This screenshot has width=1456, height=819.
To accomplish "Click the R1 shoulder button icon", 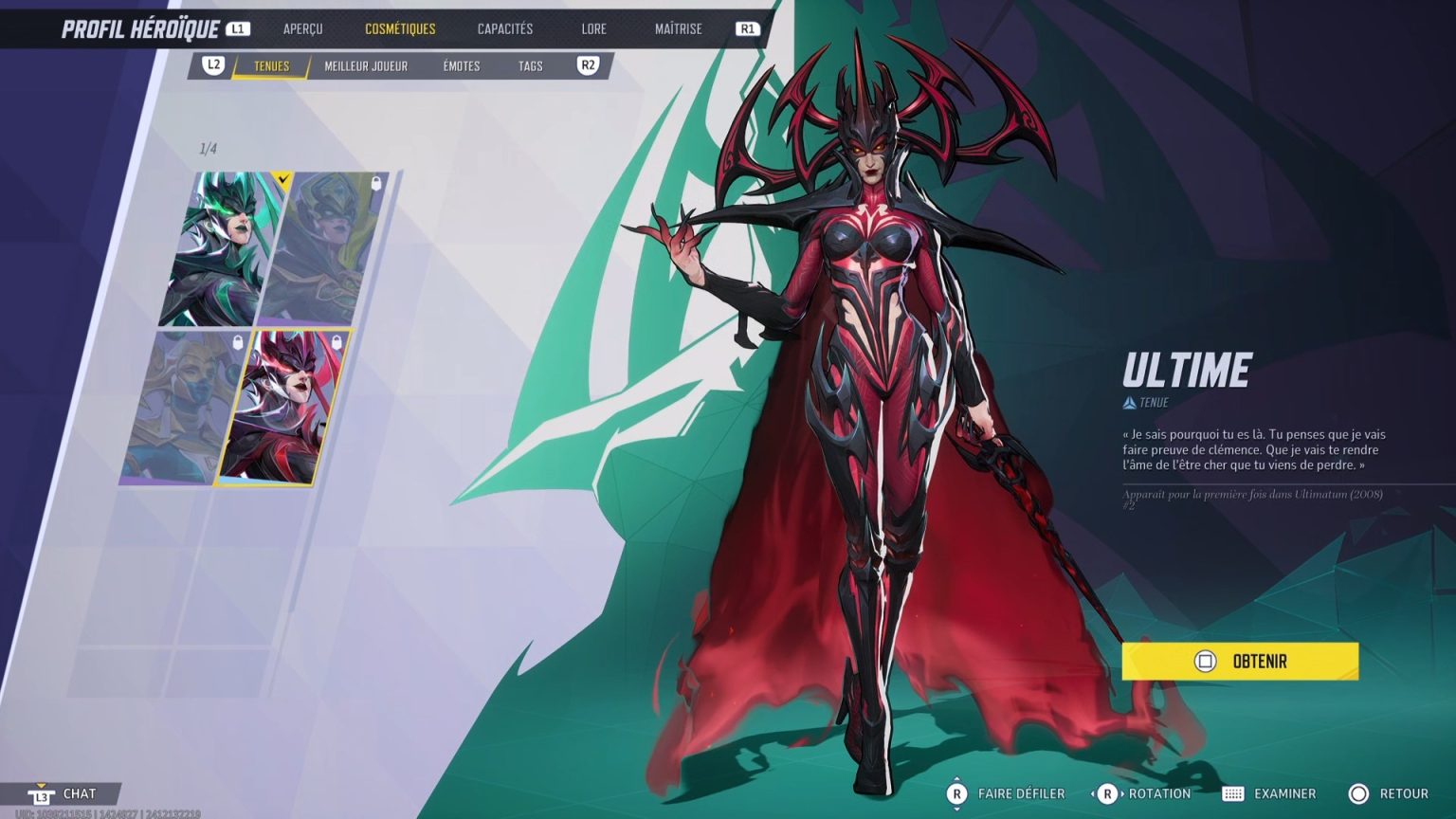I will (x=747, y=27).
